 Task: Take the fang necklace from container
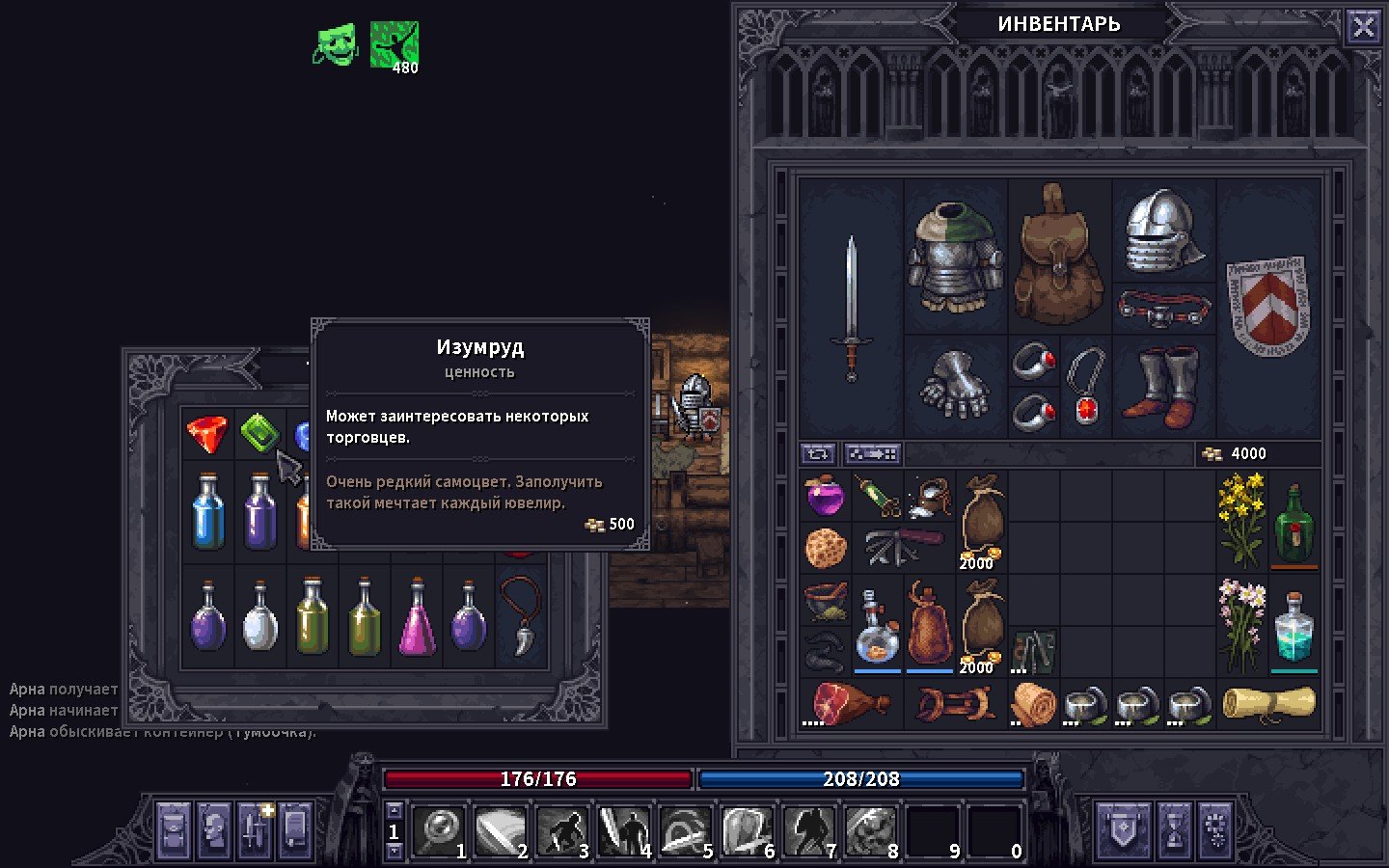pyautogui.click(x=521, y=617)
